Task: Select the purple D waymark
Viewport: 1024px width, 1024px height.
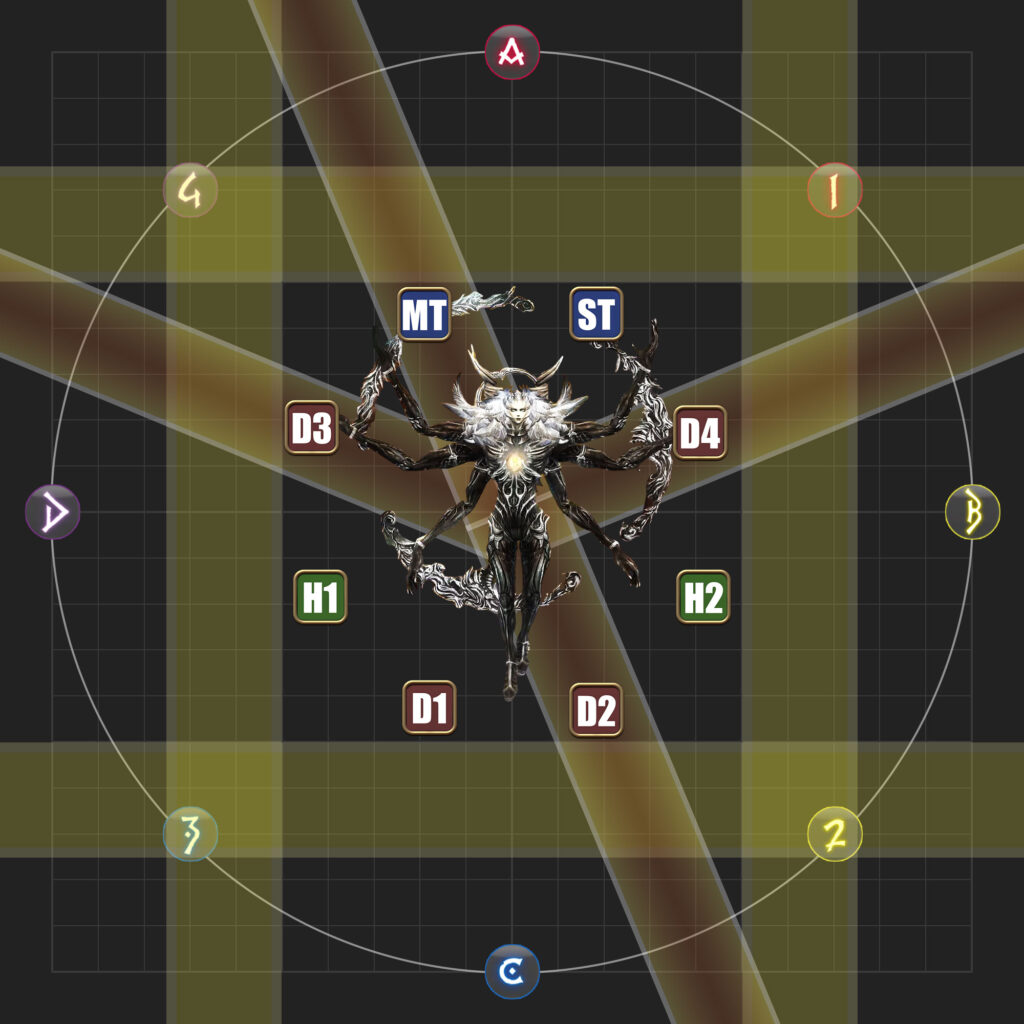Action: point(52,512)
